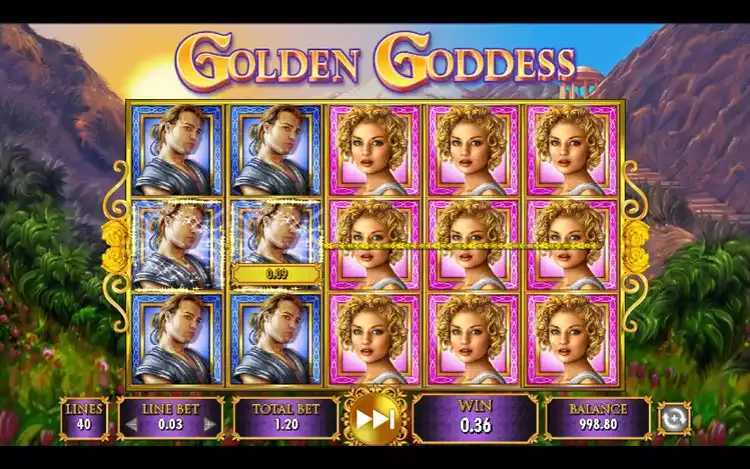Decrease line bet with the left arrow
Image resolution: width=750 pixels, height=469 pixels.
(x=128, y=424)
